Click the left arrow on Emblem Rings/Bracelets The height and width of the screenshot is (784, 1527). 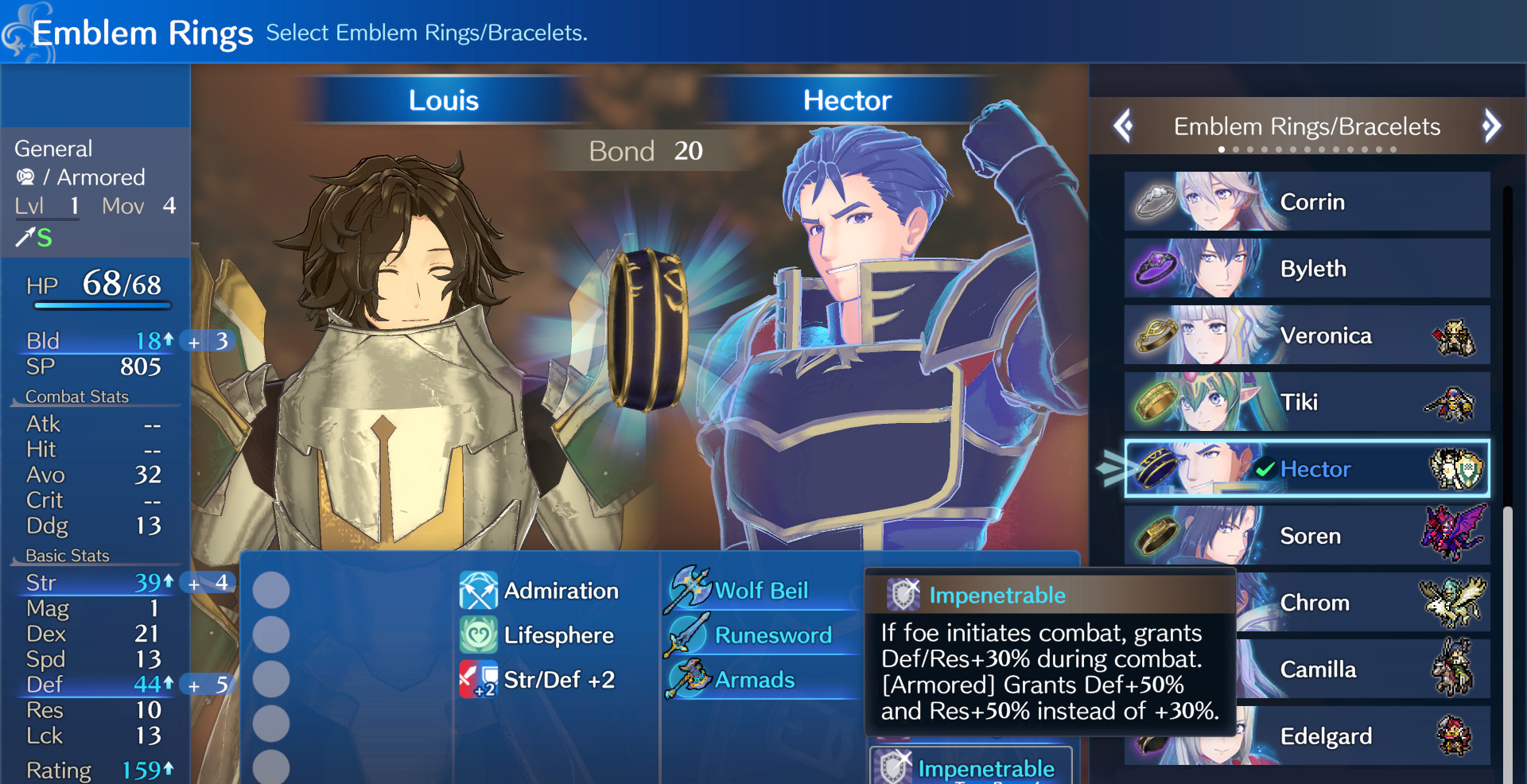(1124, 126)
